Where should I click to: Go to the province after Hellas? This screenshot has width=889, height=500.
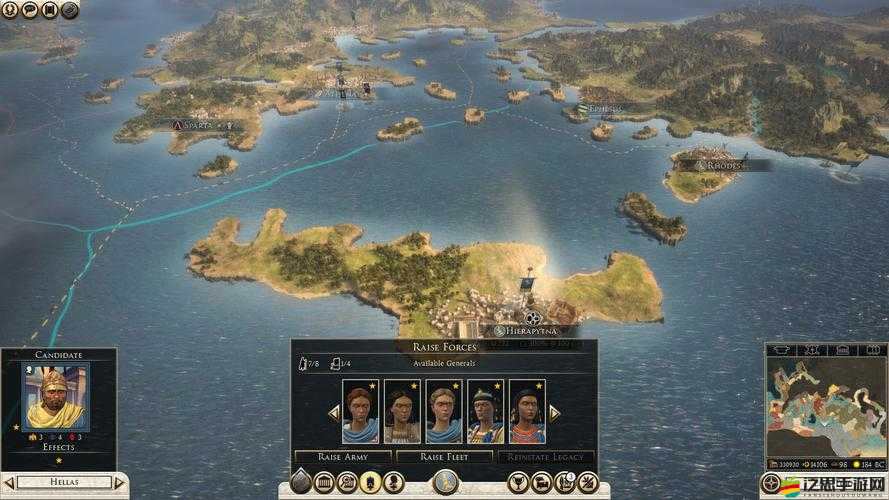[x=121, y=483]
